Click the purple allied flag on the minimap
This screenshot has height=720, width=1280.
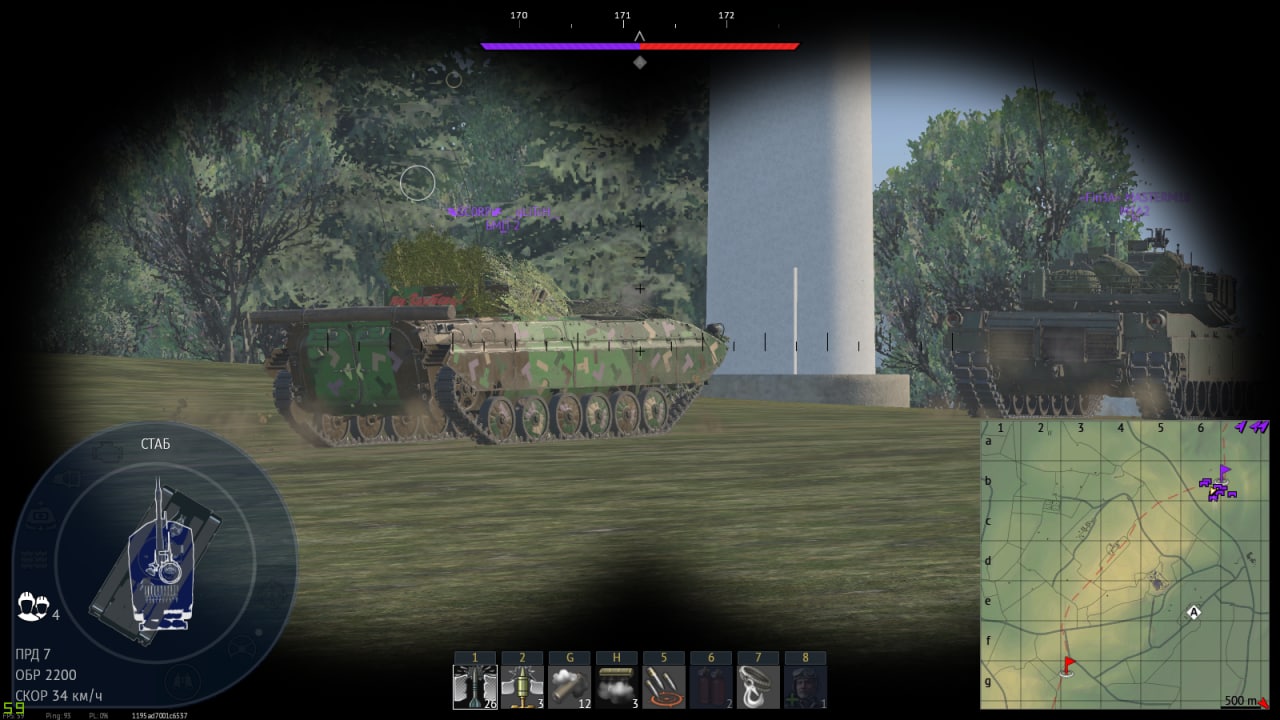click(x=1225, y=470)
